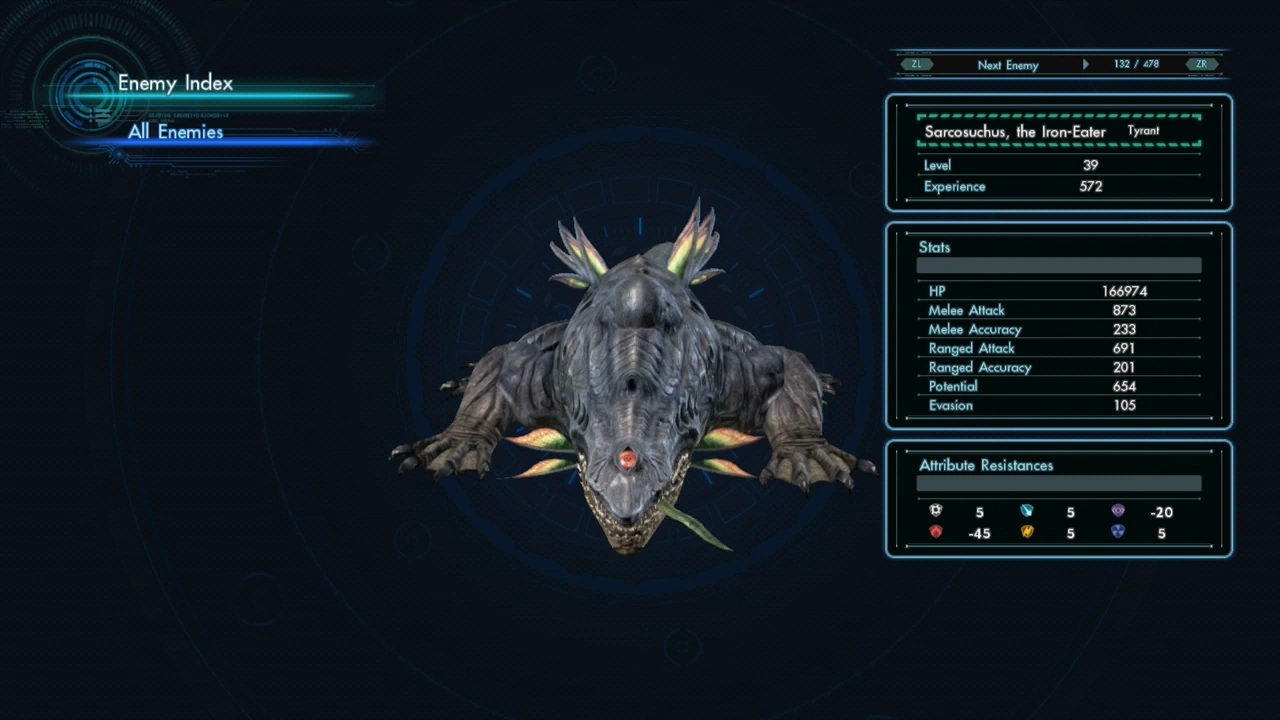
Task: Click the gray bar under Stats
Action: [1058, 265]
